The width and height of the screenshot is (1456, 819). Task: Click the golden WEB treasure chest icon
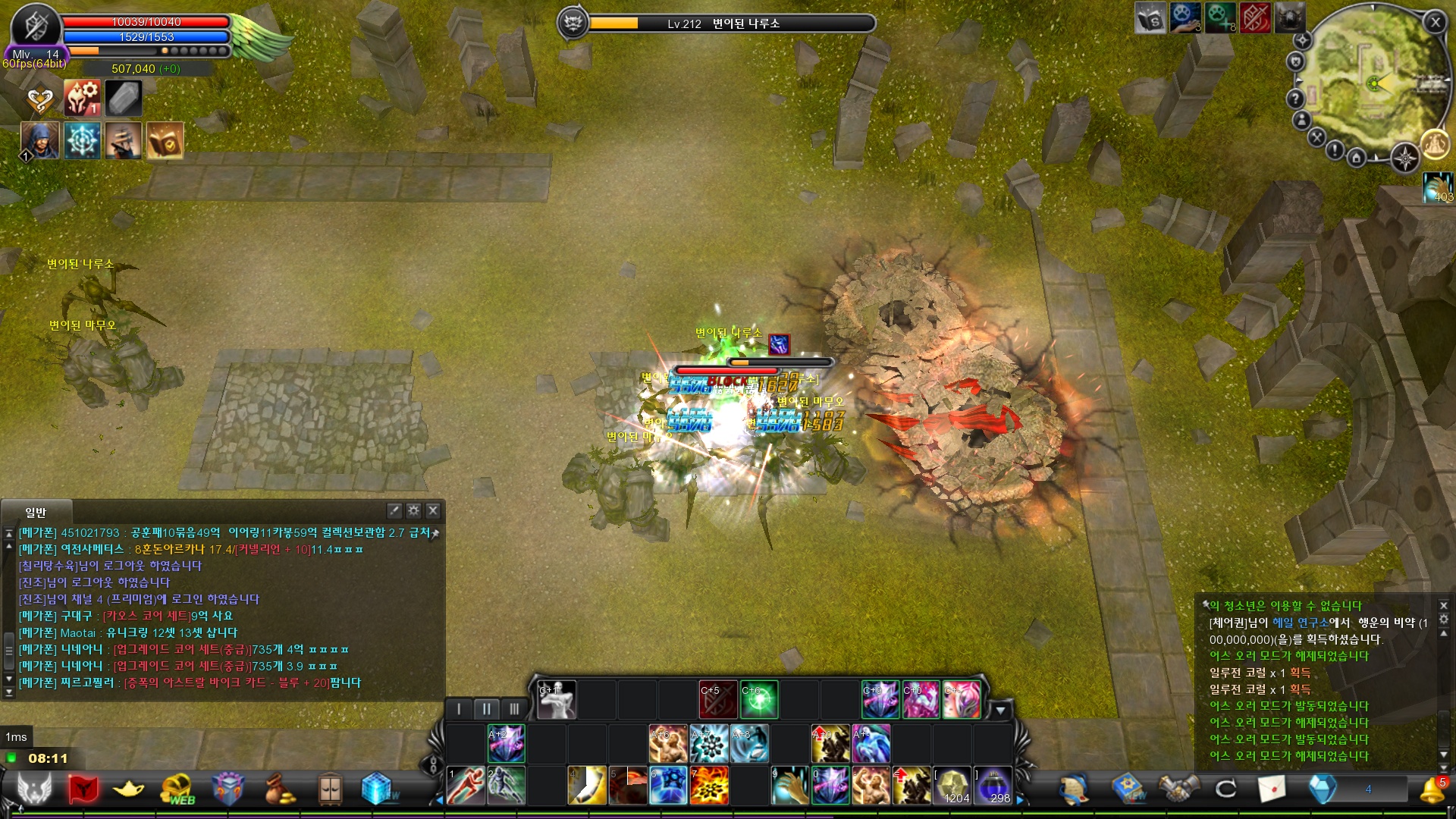pos(177,786)
